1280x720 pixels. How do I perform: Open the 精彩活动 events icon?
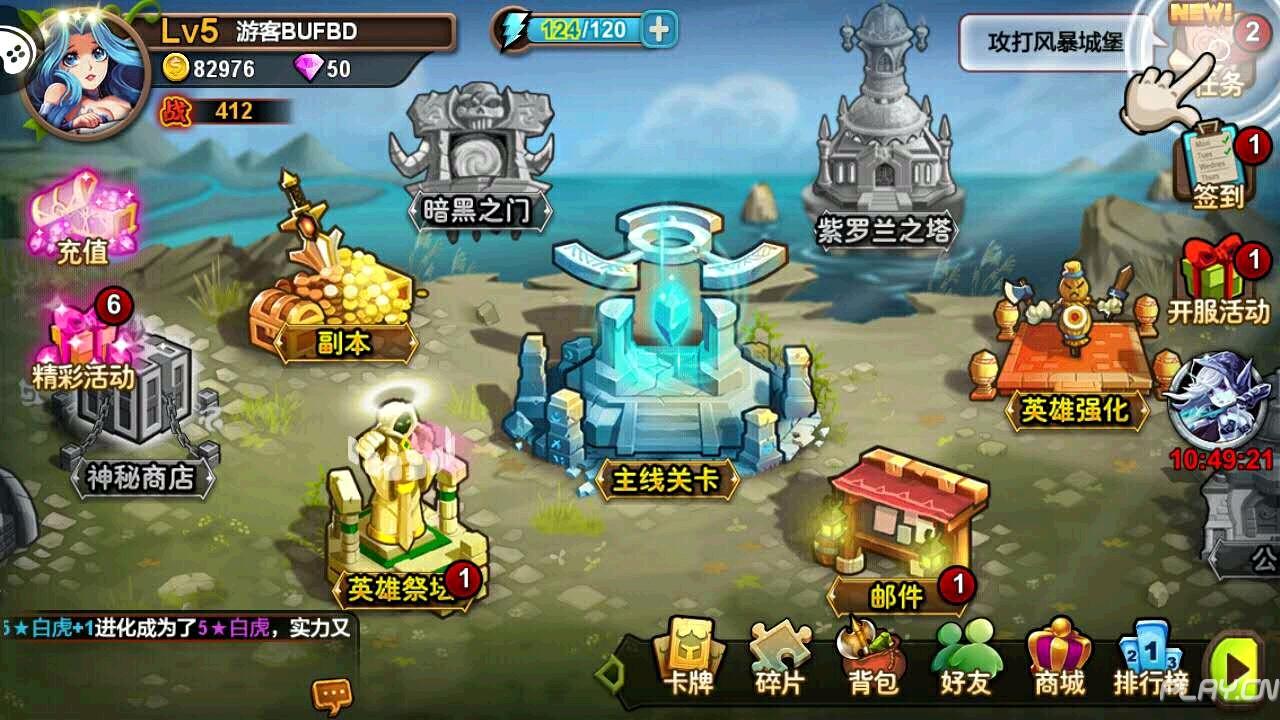tap(83, 340)
